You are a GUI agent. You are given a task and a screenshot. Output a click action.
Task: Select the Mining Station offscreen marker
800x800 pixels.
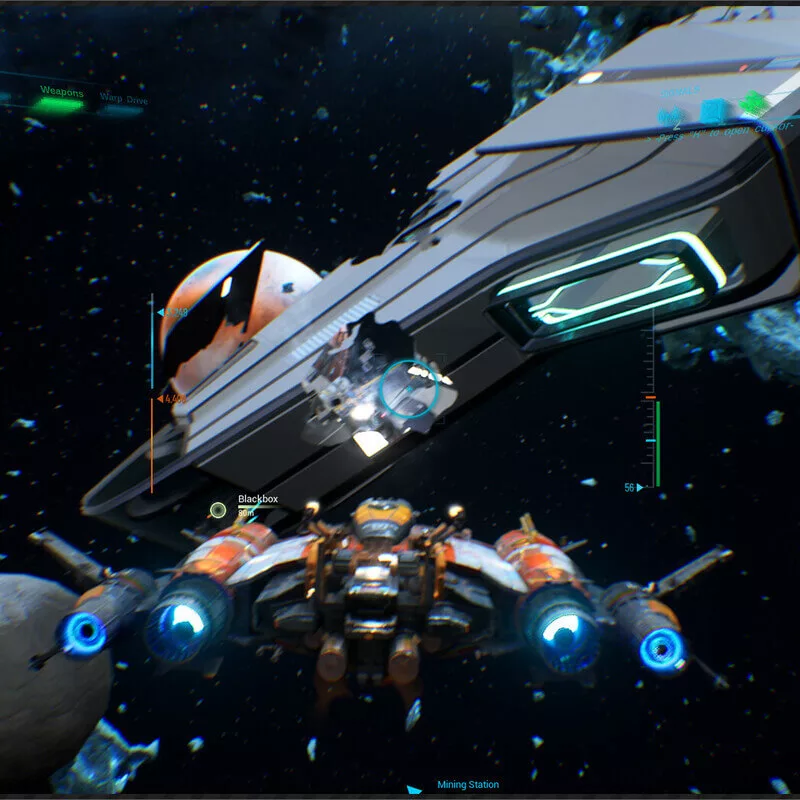tap(414, 788)
